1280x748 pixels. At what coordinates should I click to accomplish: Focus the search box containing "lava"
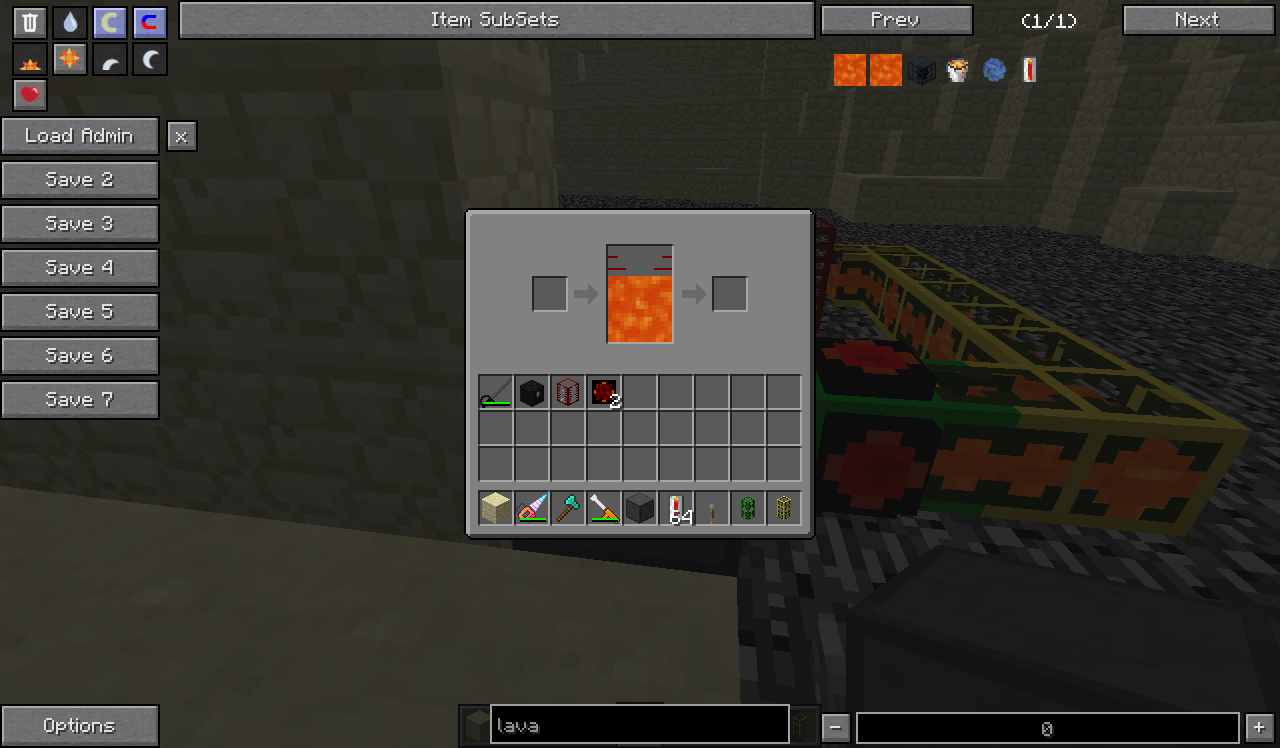pos(640,726)
